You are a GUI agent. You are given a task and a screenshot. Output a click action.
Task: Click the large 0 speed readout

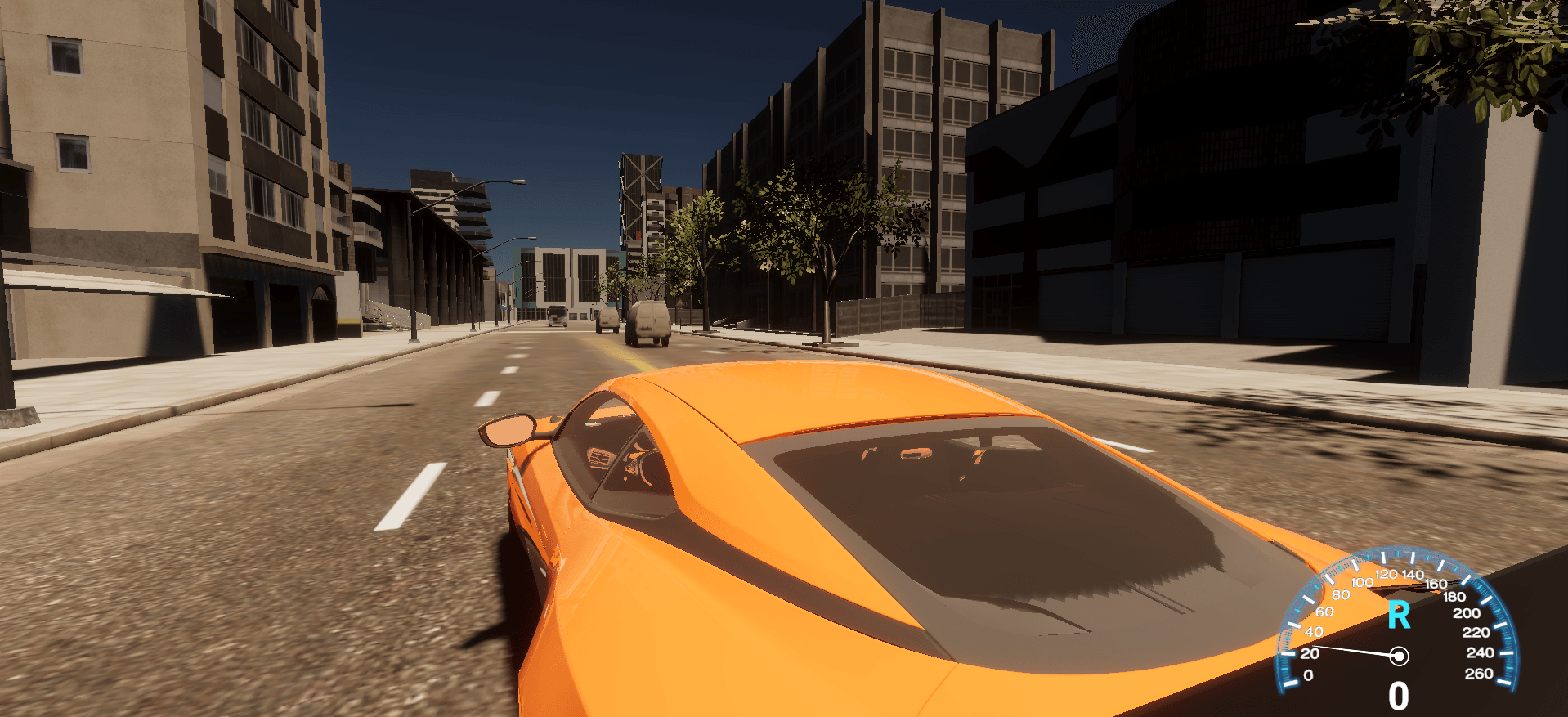(1399, 695)
